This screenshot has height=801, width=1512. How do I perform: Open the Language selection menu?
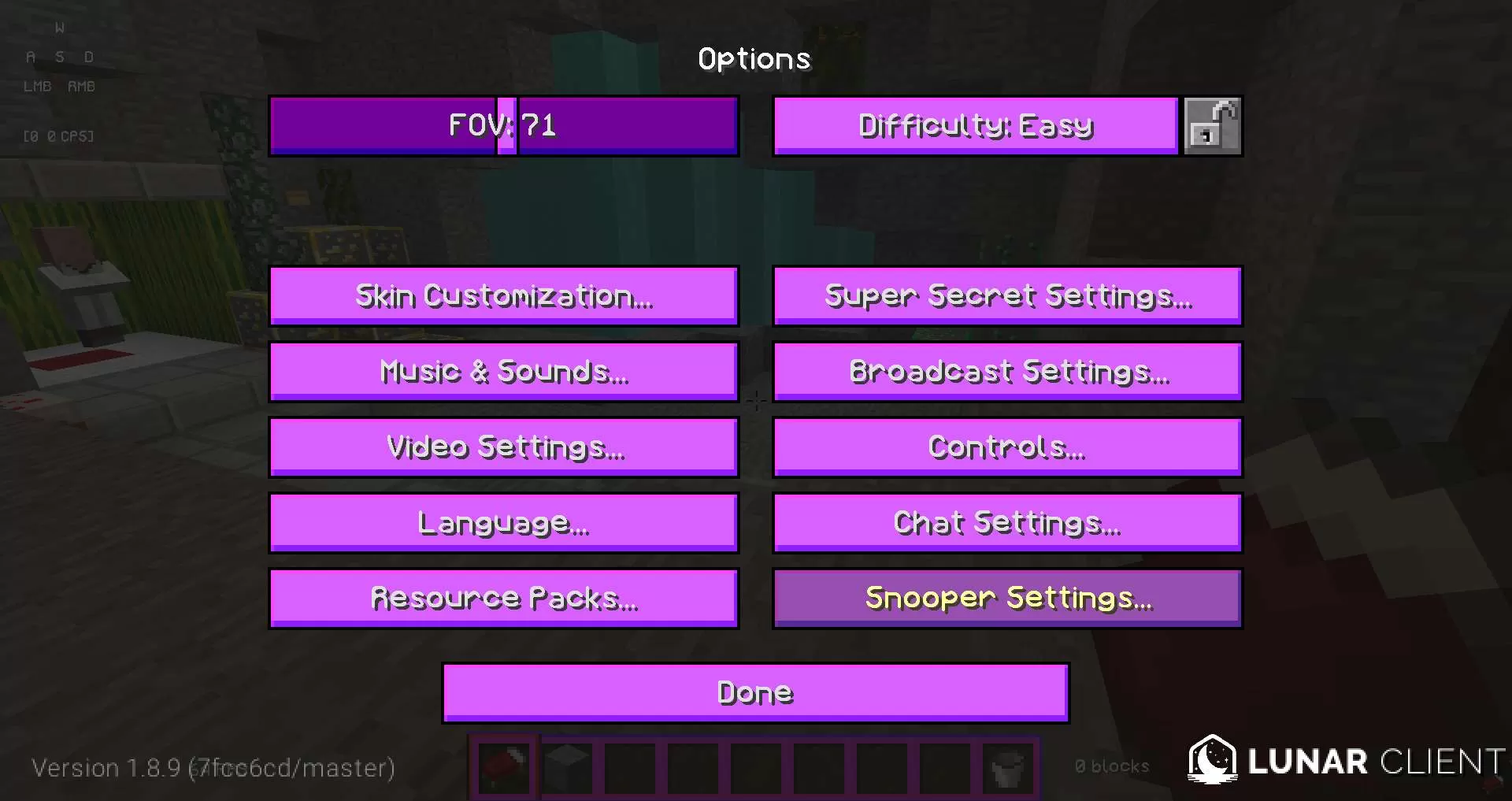click(504, 522)
